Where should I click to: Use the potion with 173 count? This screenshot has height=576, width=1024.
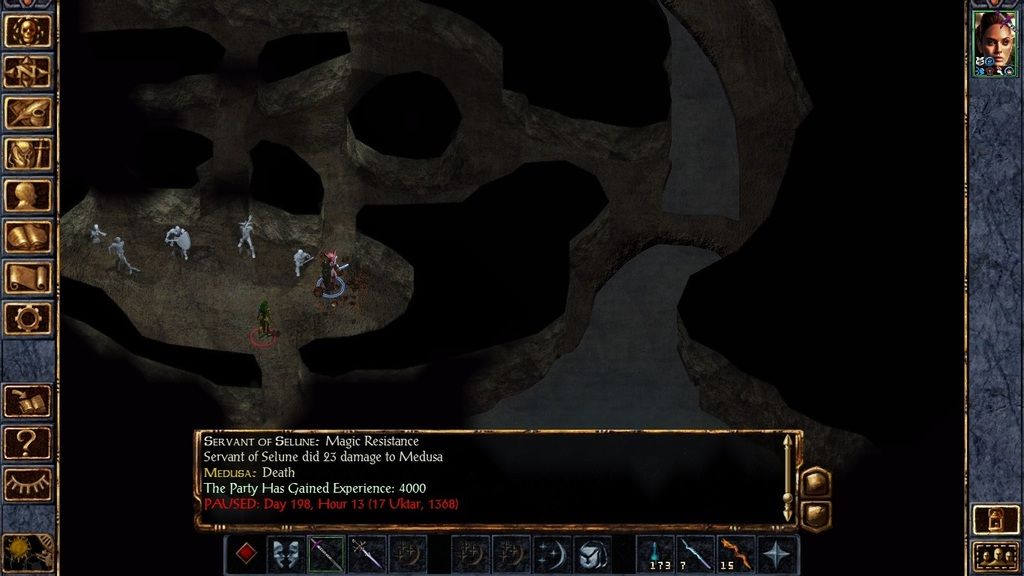click(x=656, y=554)
